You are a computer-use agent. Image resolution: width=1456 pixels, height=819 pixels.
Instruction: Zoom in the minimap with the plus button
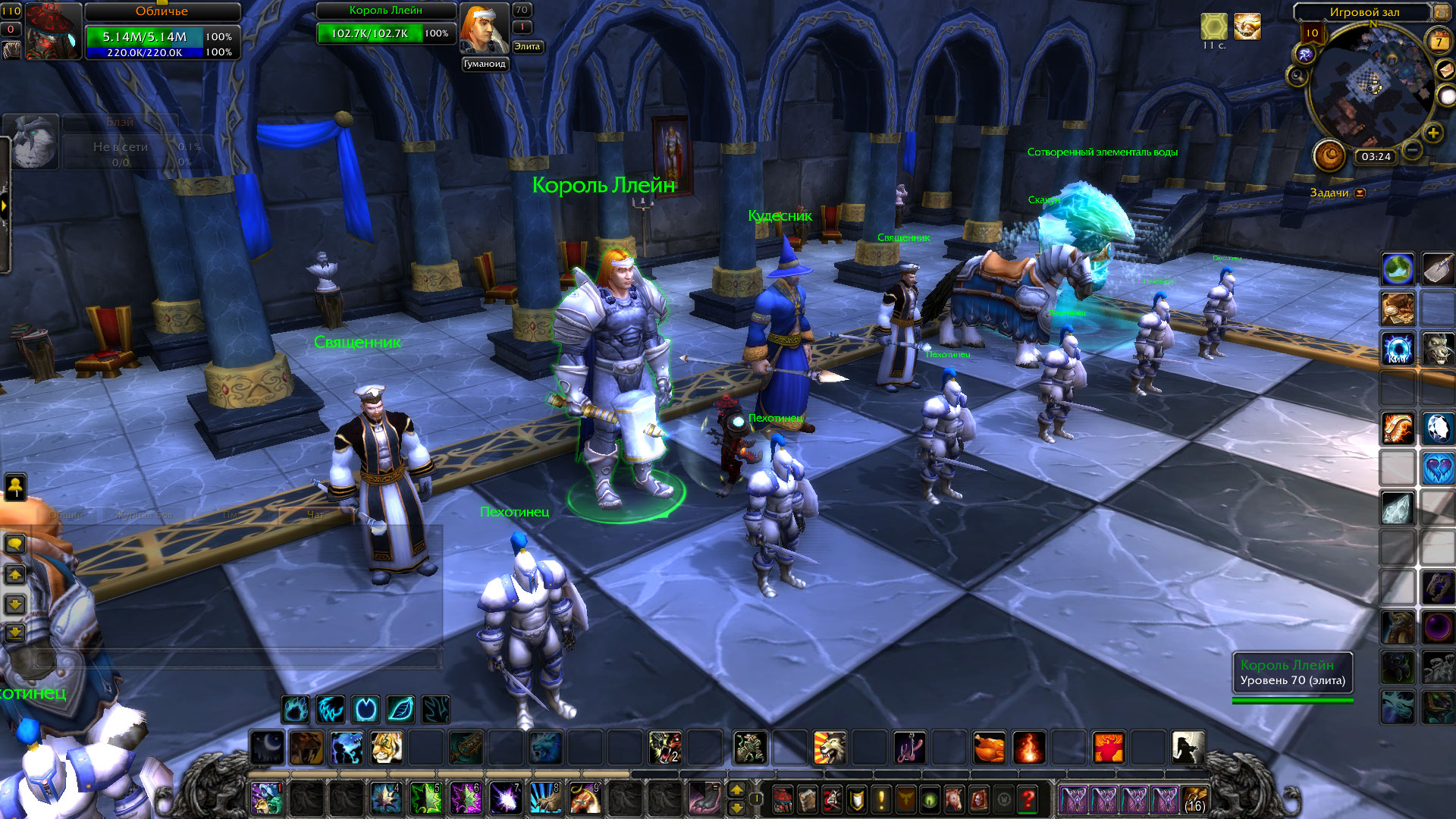point(1432,133)
